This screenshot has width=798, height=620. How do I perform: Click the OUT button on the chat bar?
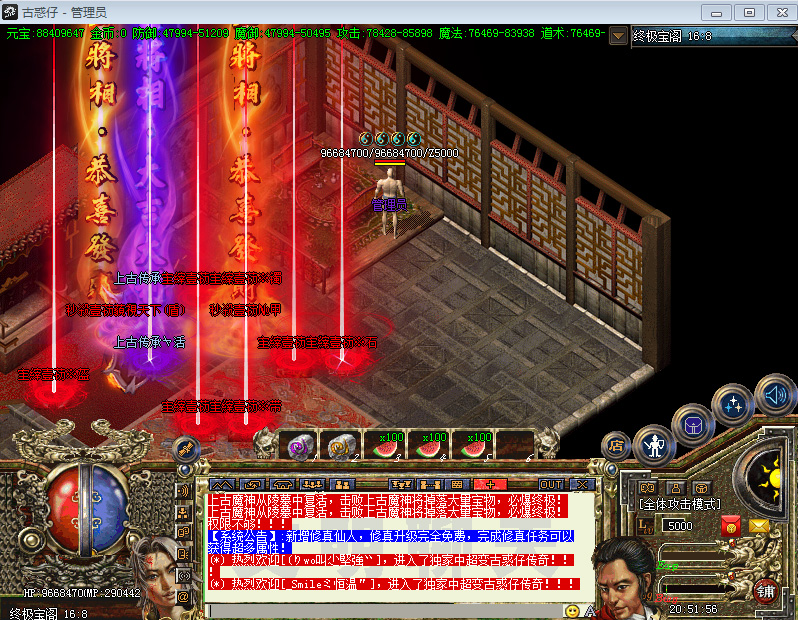(551, 484)
